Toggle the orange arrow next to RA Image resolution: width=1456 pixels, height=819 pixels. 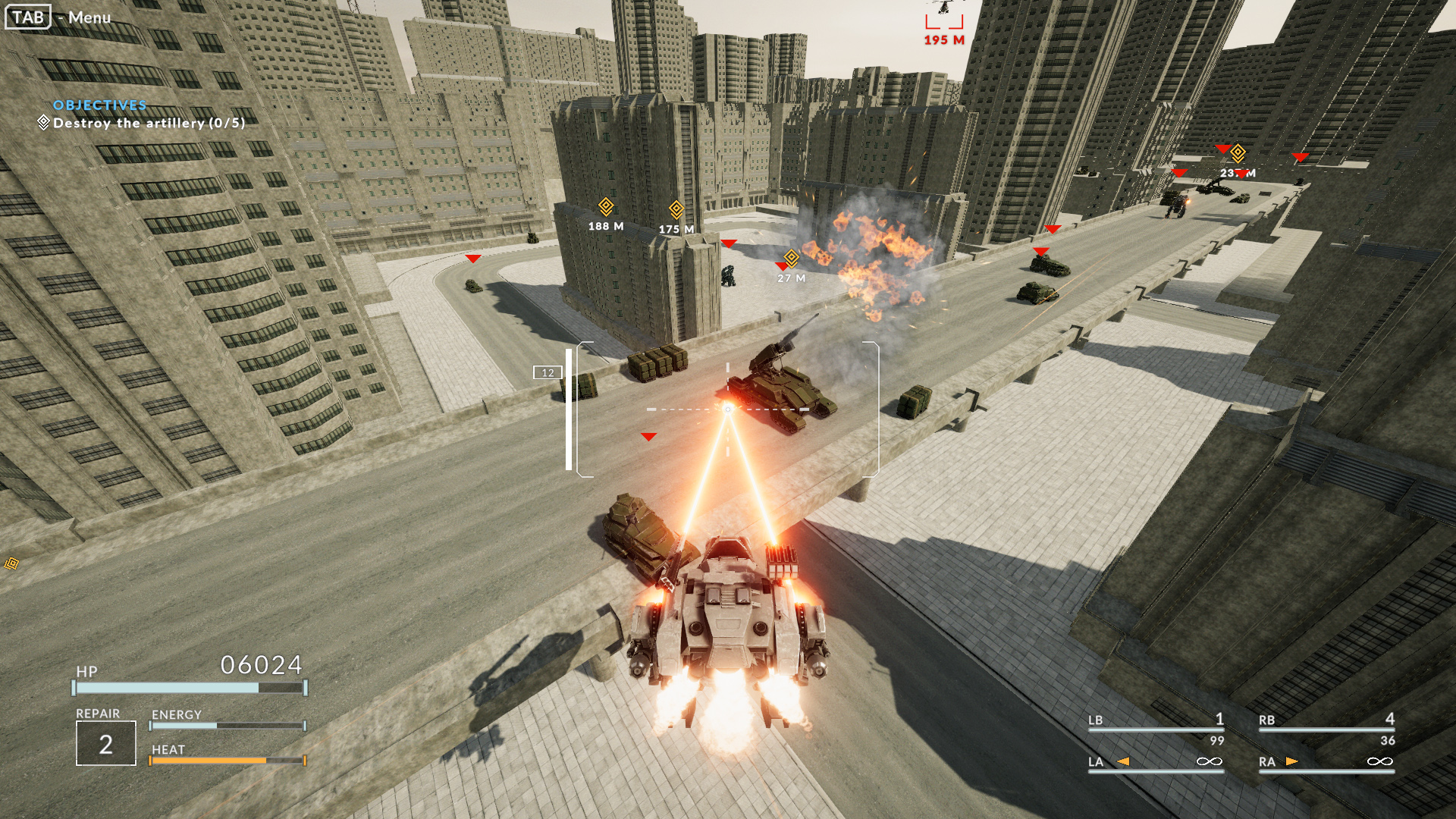(1291, 761)
